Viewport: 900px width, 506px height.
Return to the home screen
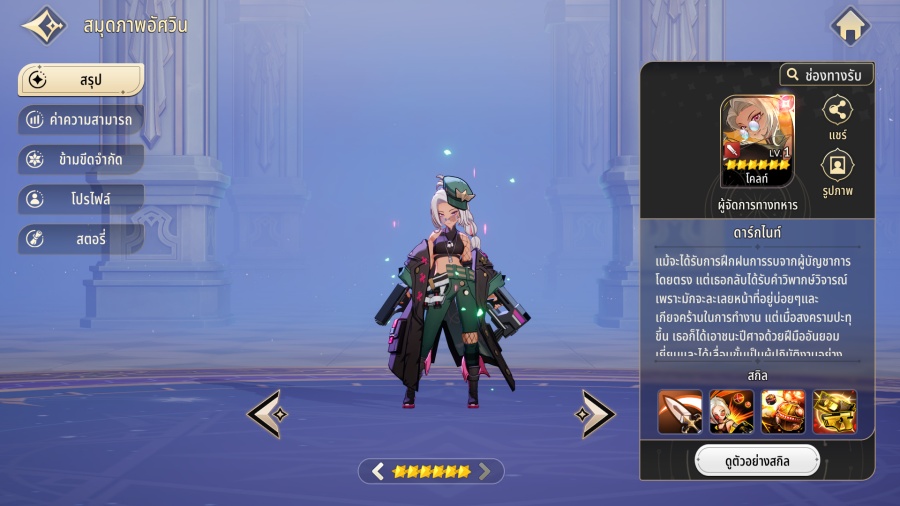tap(850, 26)
